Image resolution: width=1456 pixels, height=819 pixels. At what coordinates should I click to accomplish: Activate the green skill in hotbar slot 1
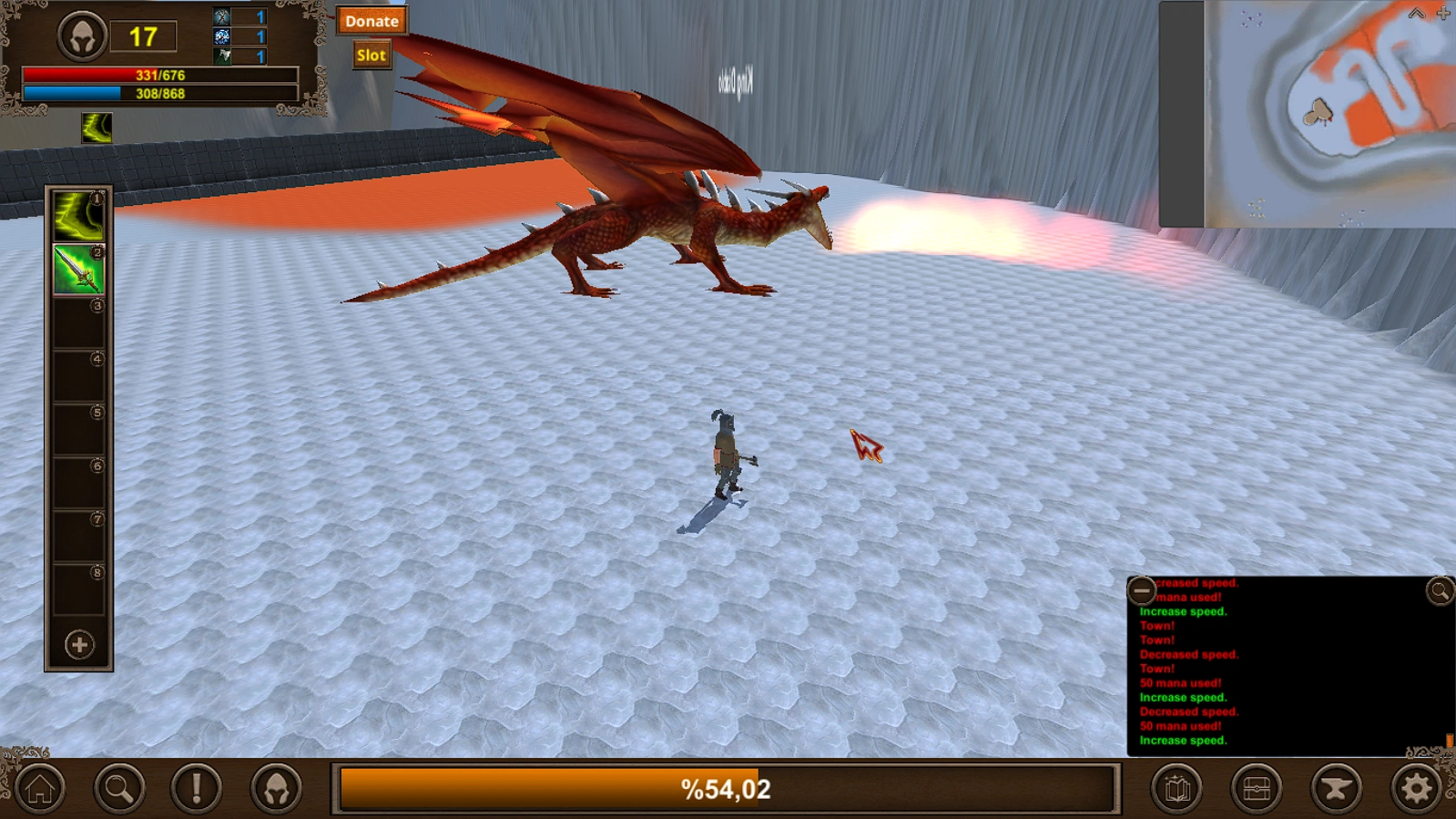77,216
